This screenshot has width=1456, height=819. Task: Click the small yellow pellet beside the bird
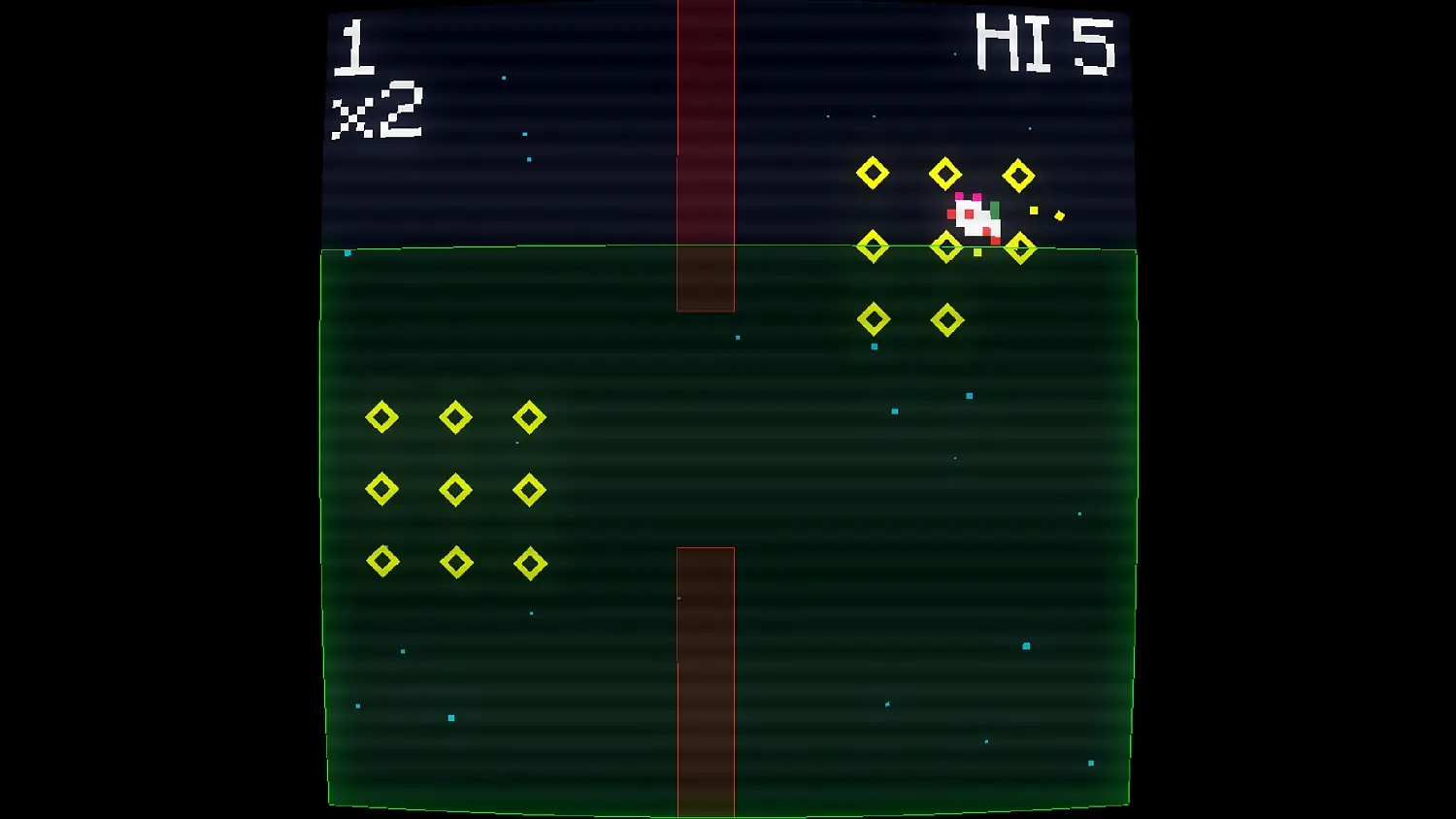pos(1034,211)
